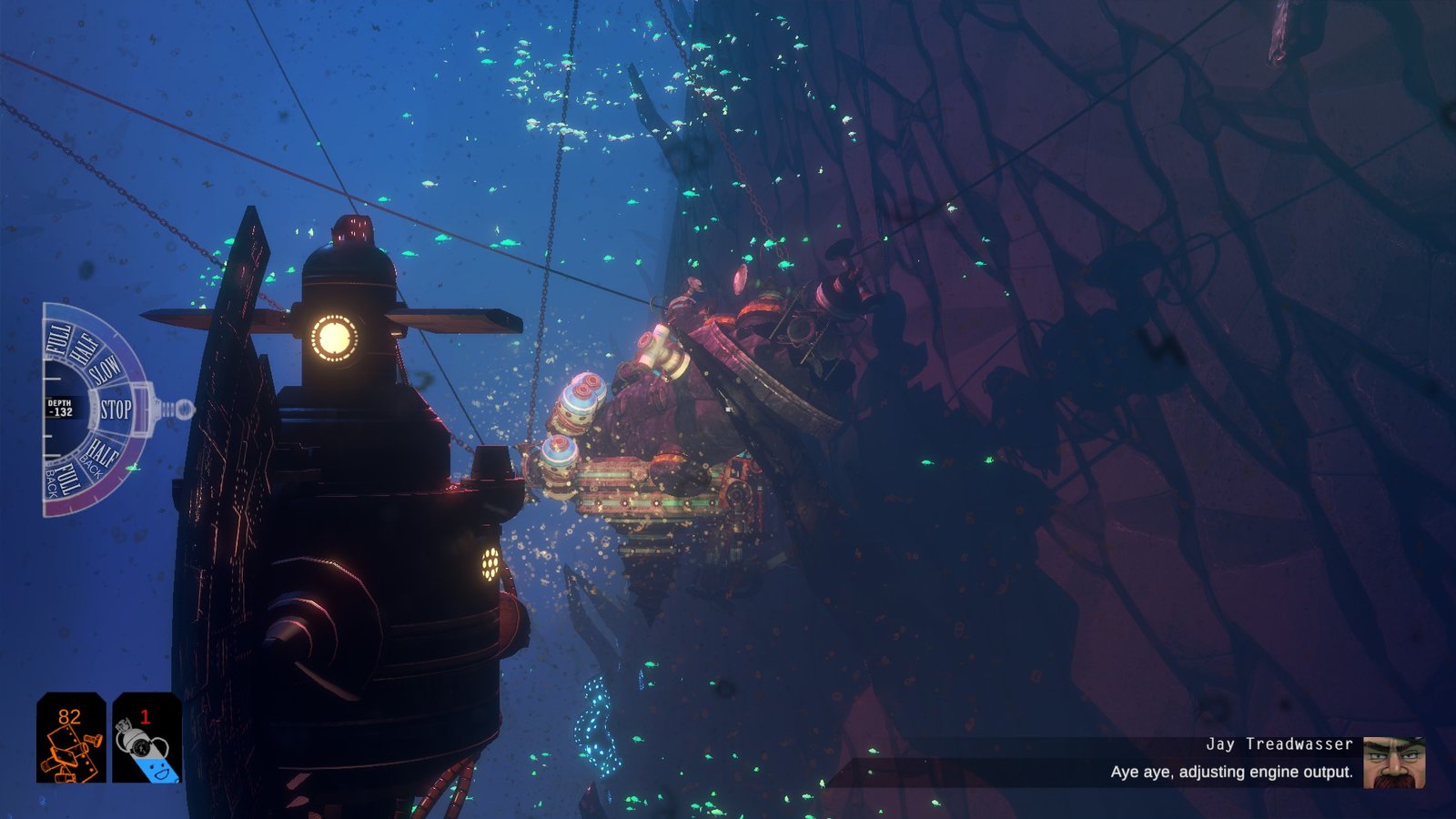The width and height of the screenshot is (1456, 819).
Task: Choose SLOW speed on the telegraph dial
Action: (x=105, y=371)
